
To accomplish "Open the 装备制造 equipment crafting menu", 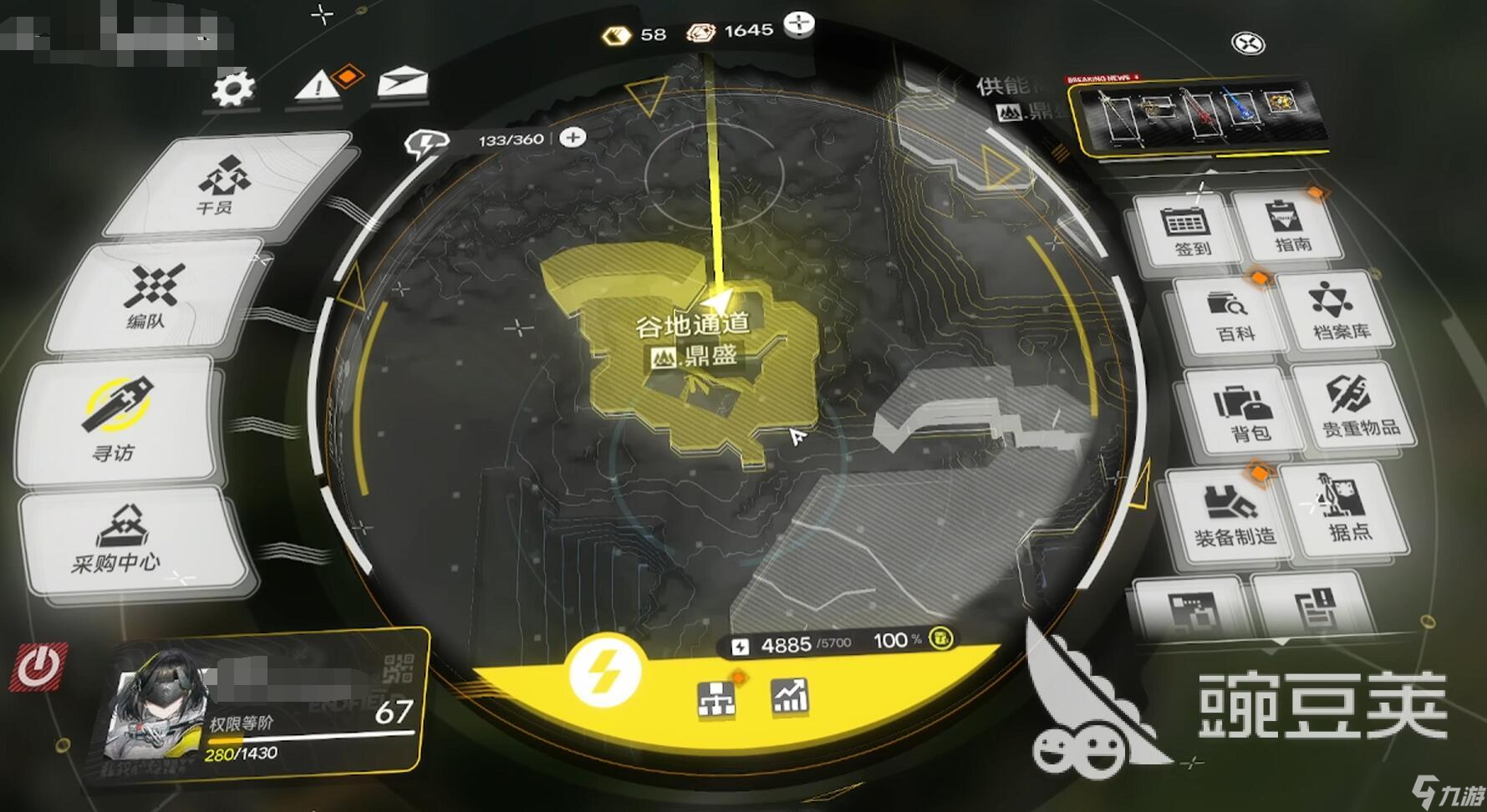I will [x=1231, y=516].
